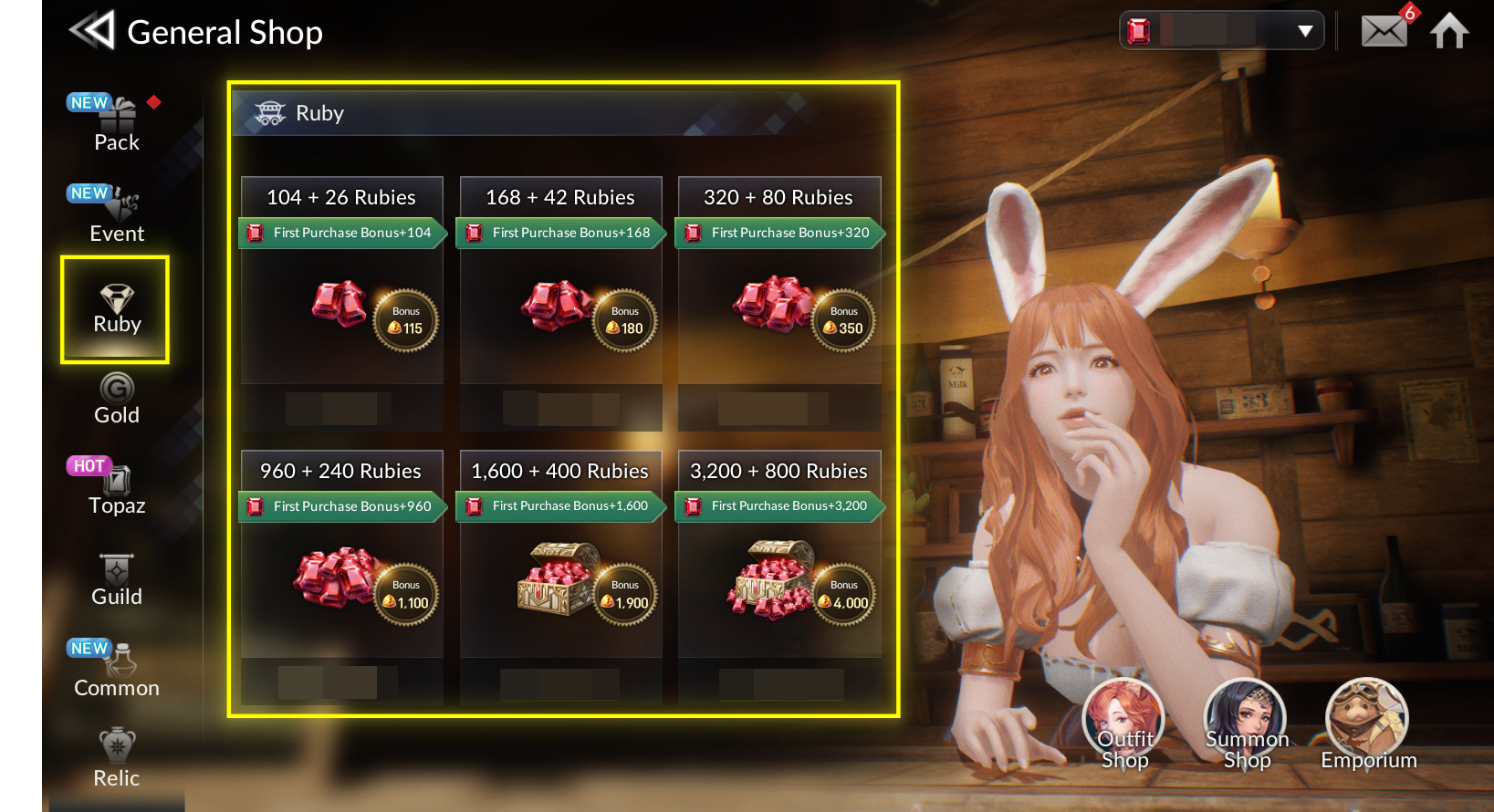Open the mail inbox
Viewport: 1494px width, 812px height.
point(1384,31)
